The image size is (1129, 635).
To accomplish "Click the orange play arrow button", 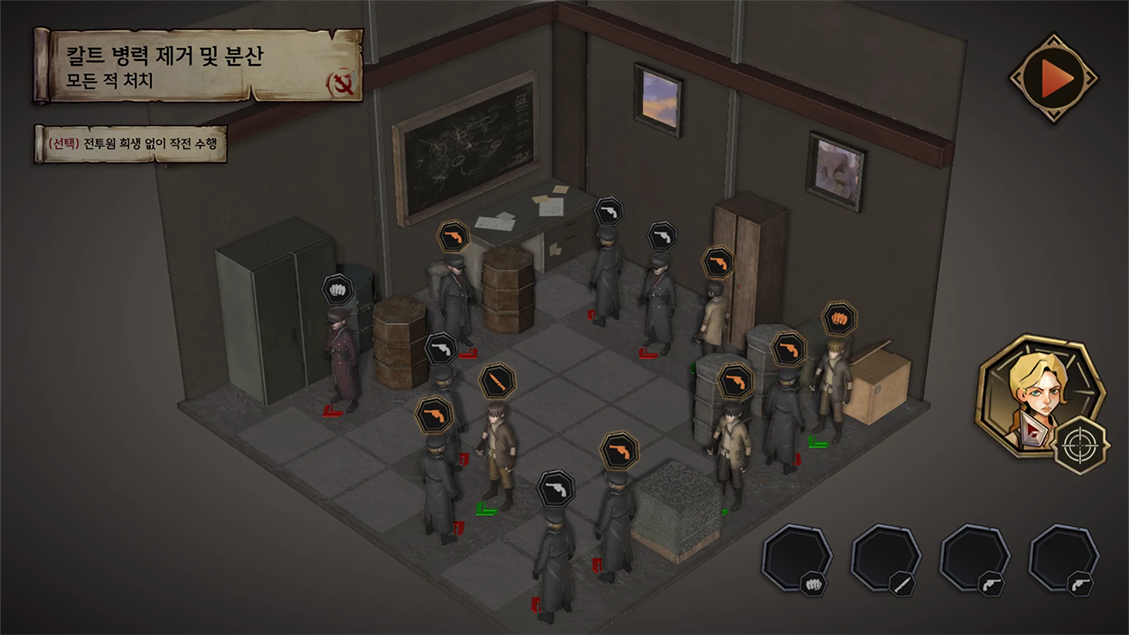I will pyautogui.click(x=1054, y=78).
